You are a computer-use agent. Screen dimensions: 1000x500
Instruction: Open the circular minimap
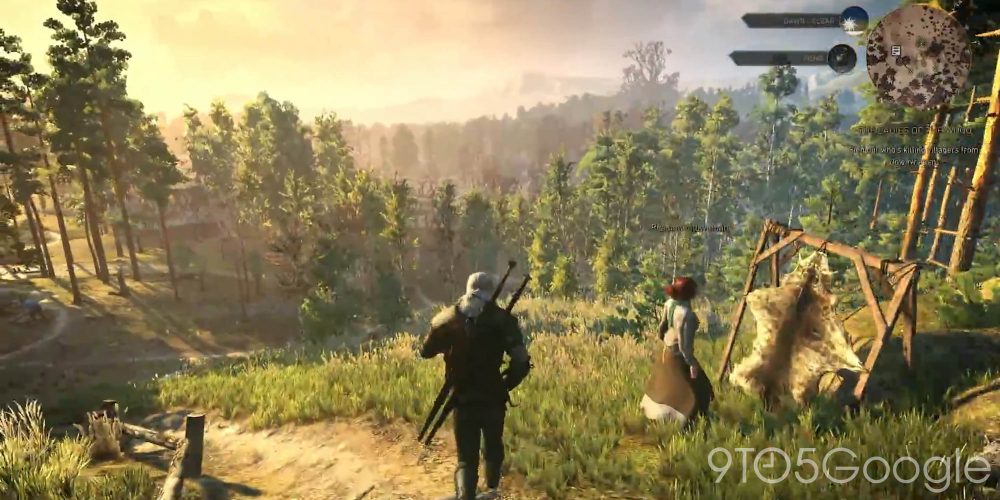[917, 56]
